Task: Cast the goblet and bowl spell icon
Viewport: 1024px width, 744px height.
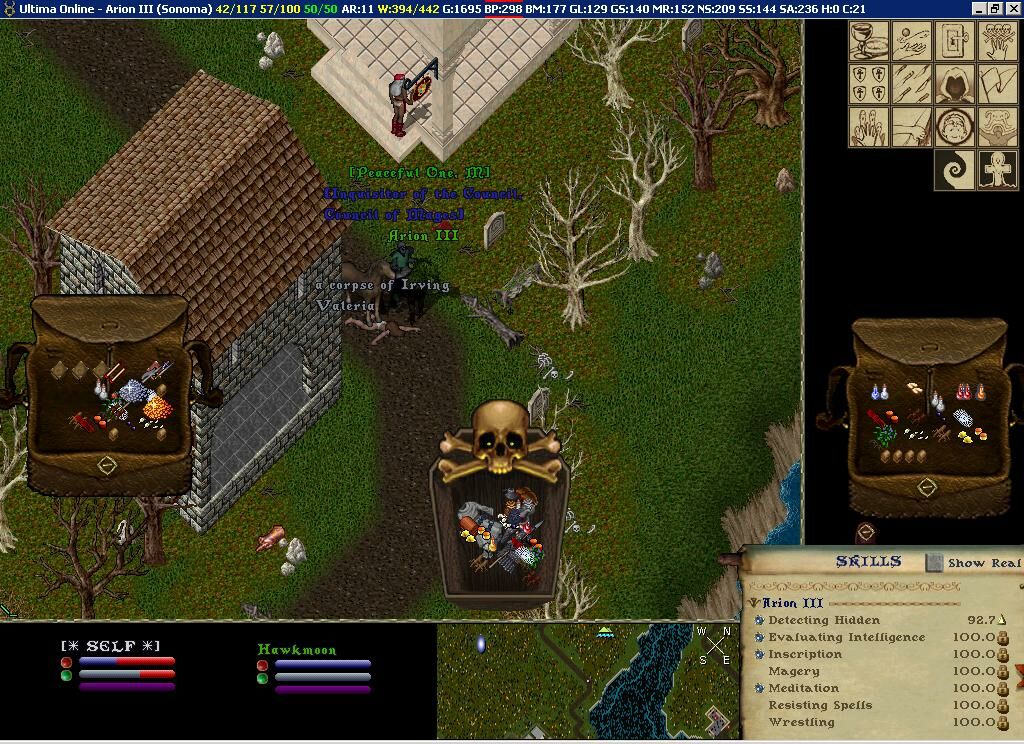Action: (868, 41)
